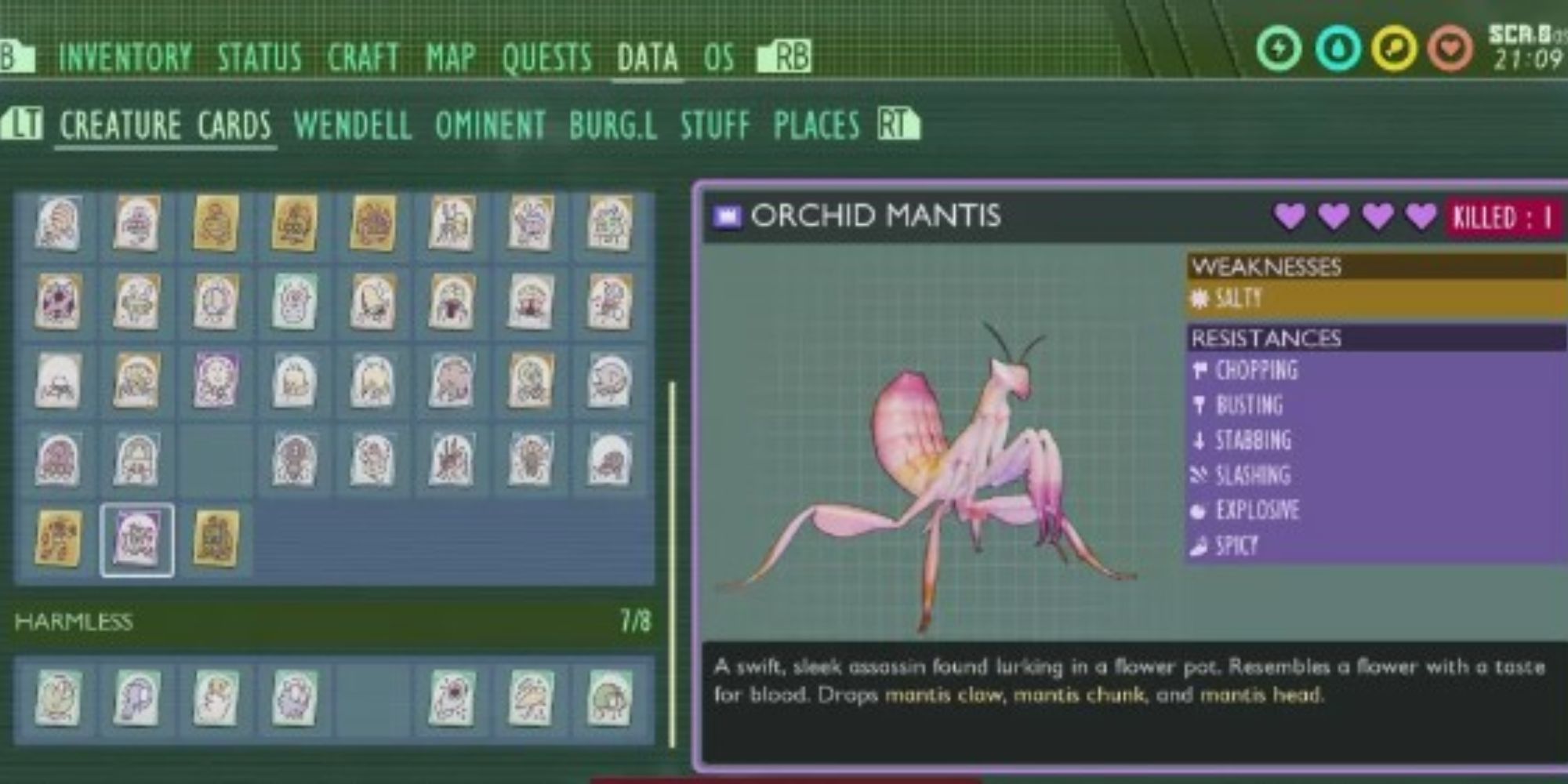Viewport: 1568px width, 784px height.
Task: Click the purple icon beside Orchid Mantis name
Action: (x=725, y=217)
